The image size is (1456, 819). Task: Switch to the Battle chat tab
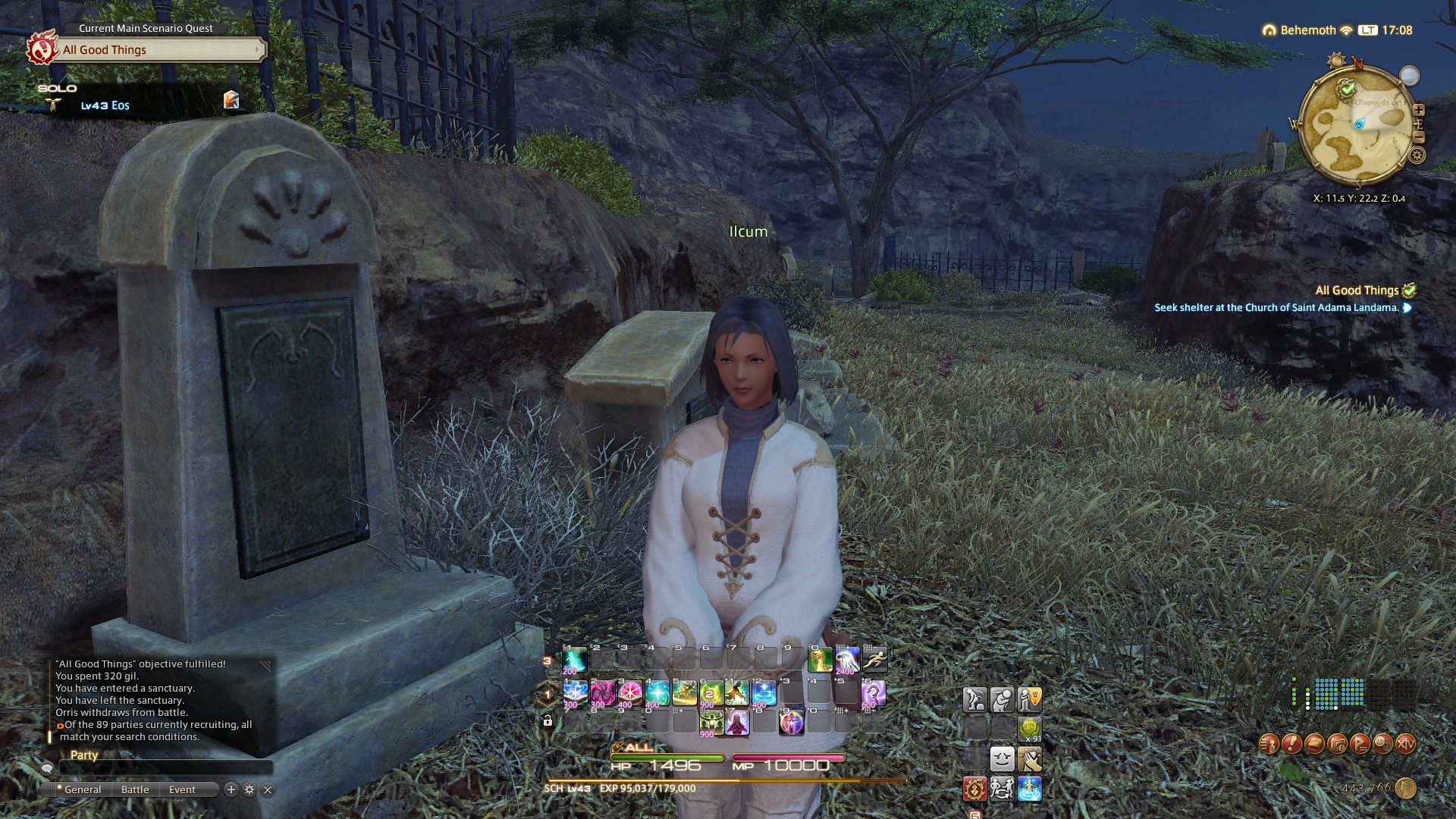(135, 789)
